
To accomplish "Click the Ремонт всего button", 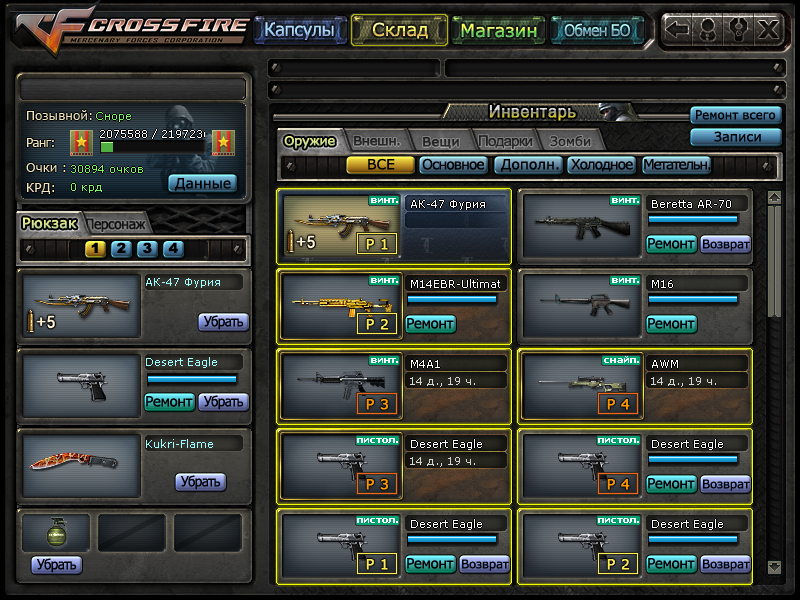I will click(x=735, y=116).
